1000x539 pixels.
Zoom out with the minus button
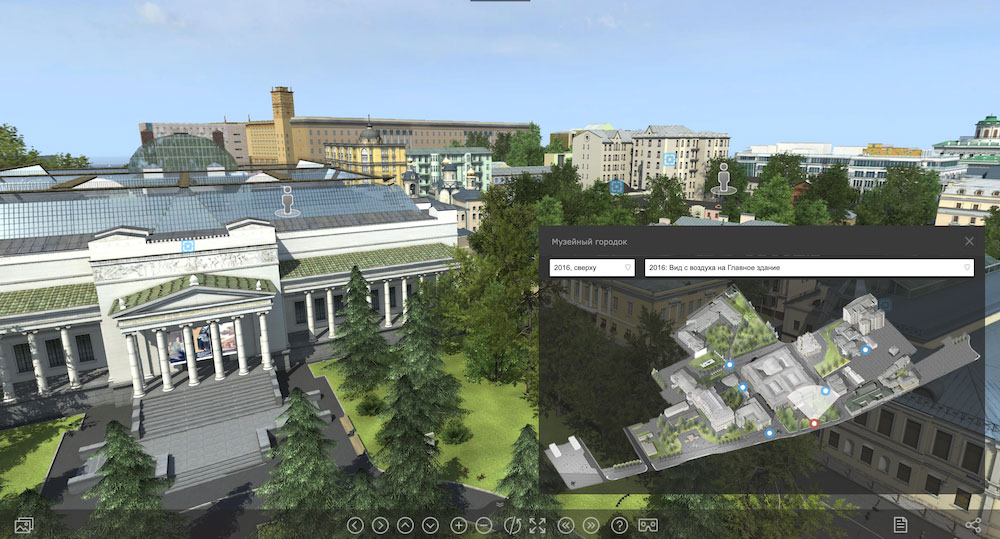coord(484,525)
